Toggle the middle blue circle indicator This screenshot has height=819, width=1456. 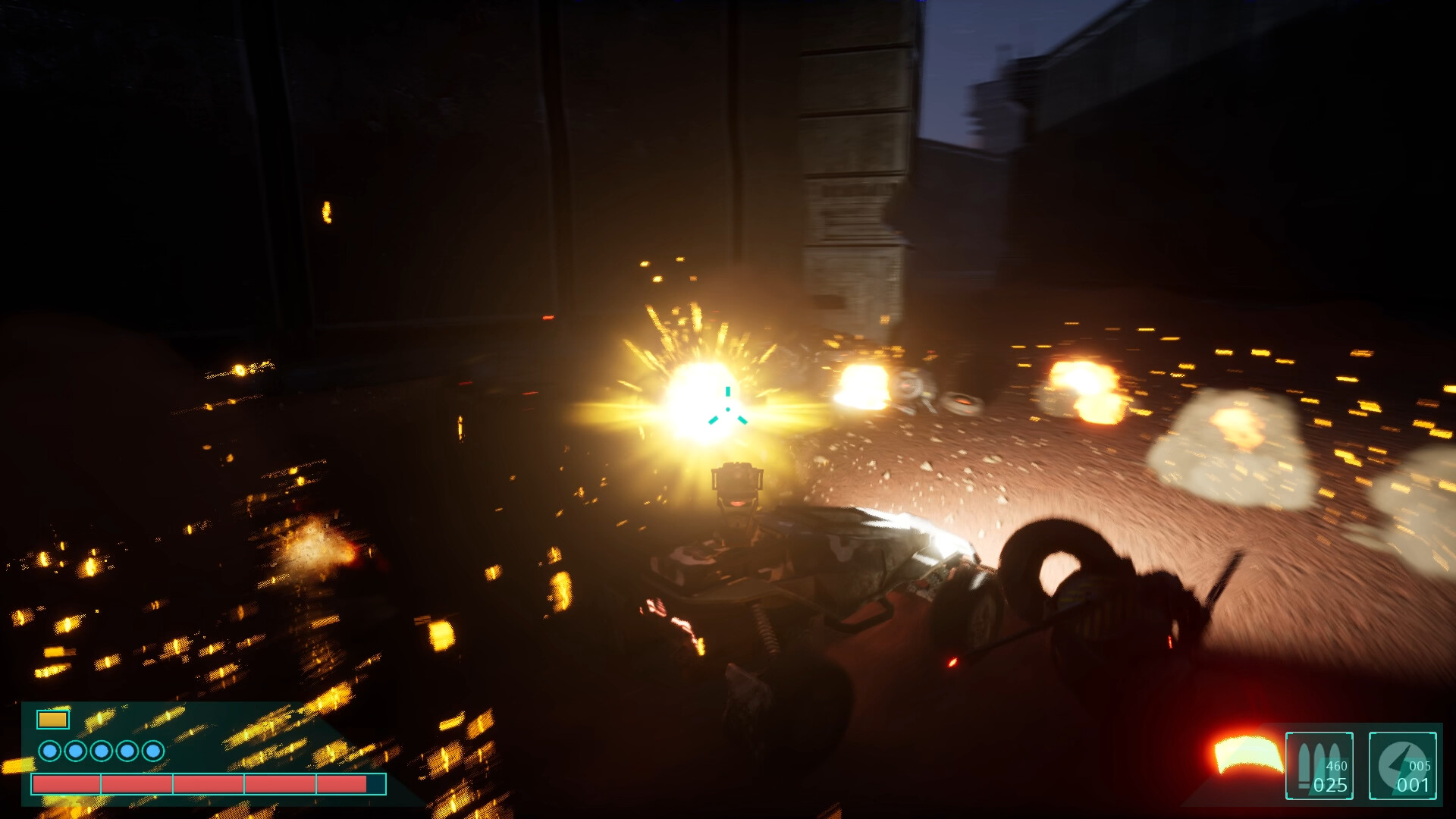(102, 752)
